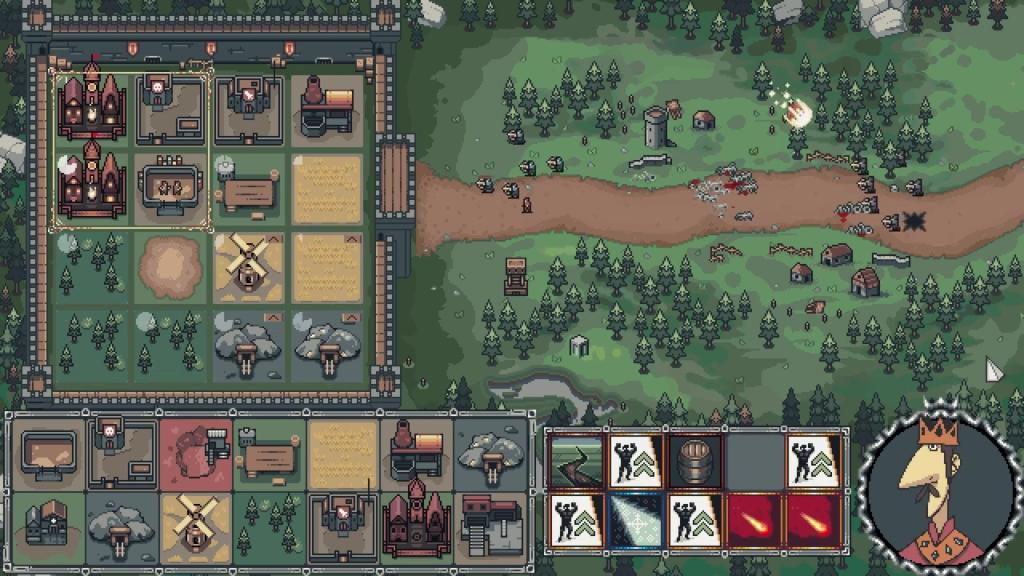Pick the pine forest tile in build palette
1024x576 pixels.
270,525
